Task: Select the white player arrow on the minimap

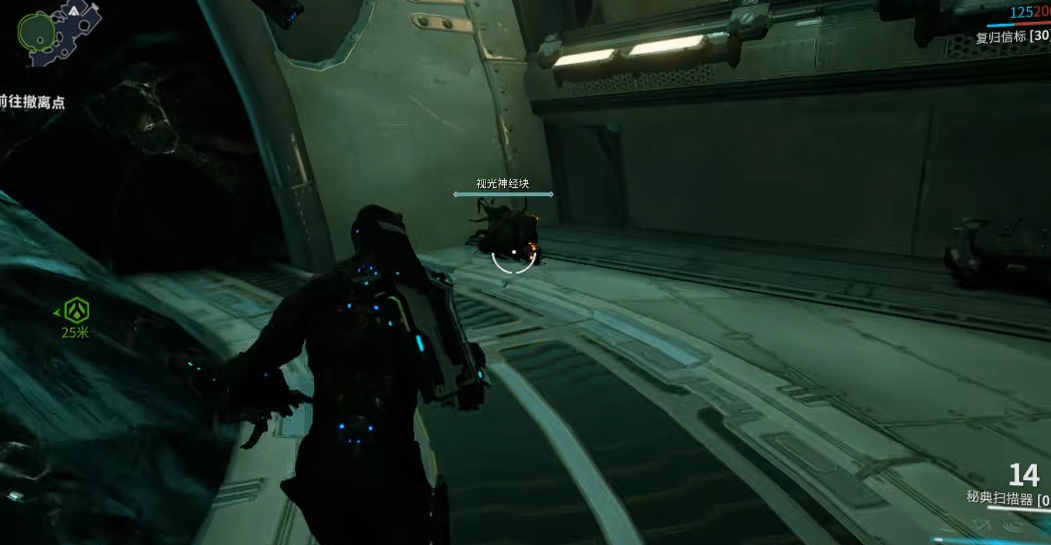Action: point(75,10)
